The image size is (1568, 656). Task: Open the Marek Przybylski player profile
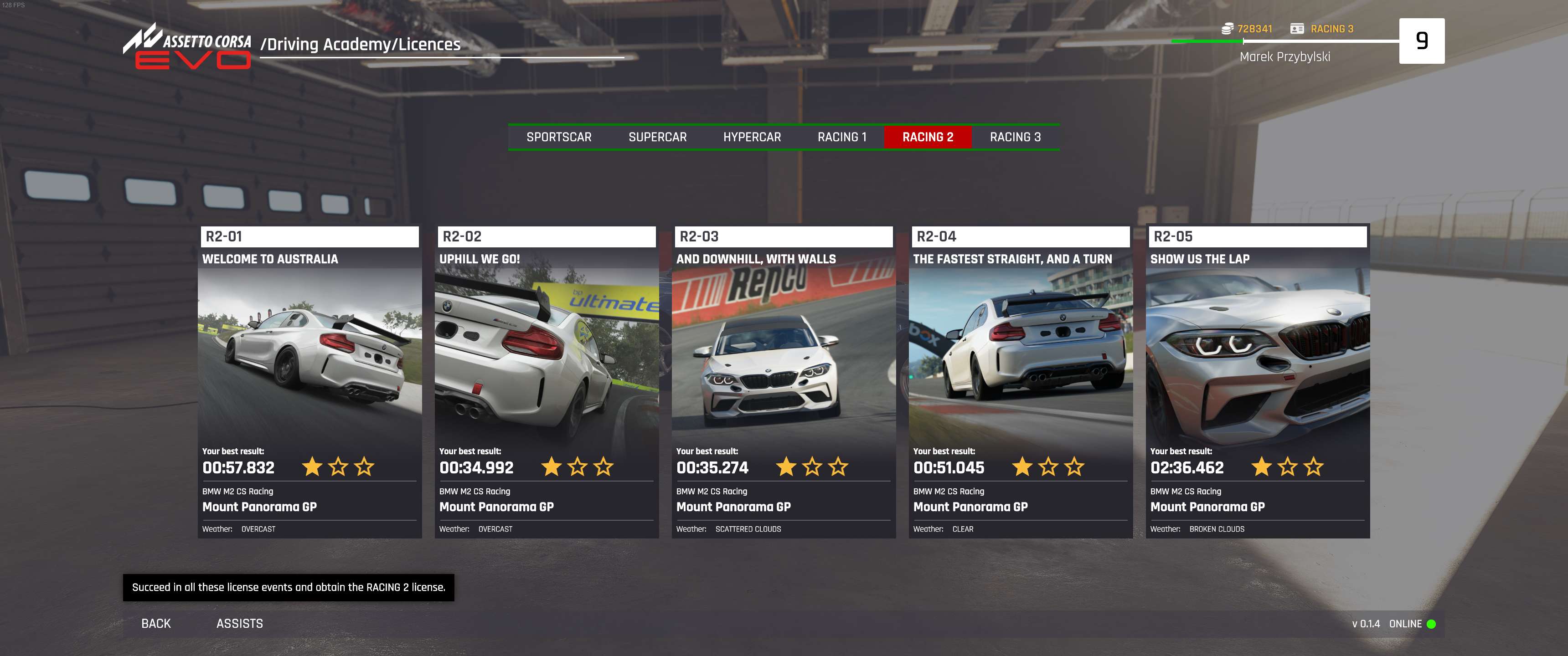pyautogui.click(x=1284, y=56)
